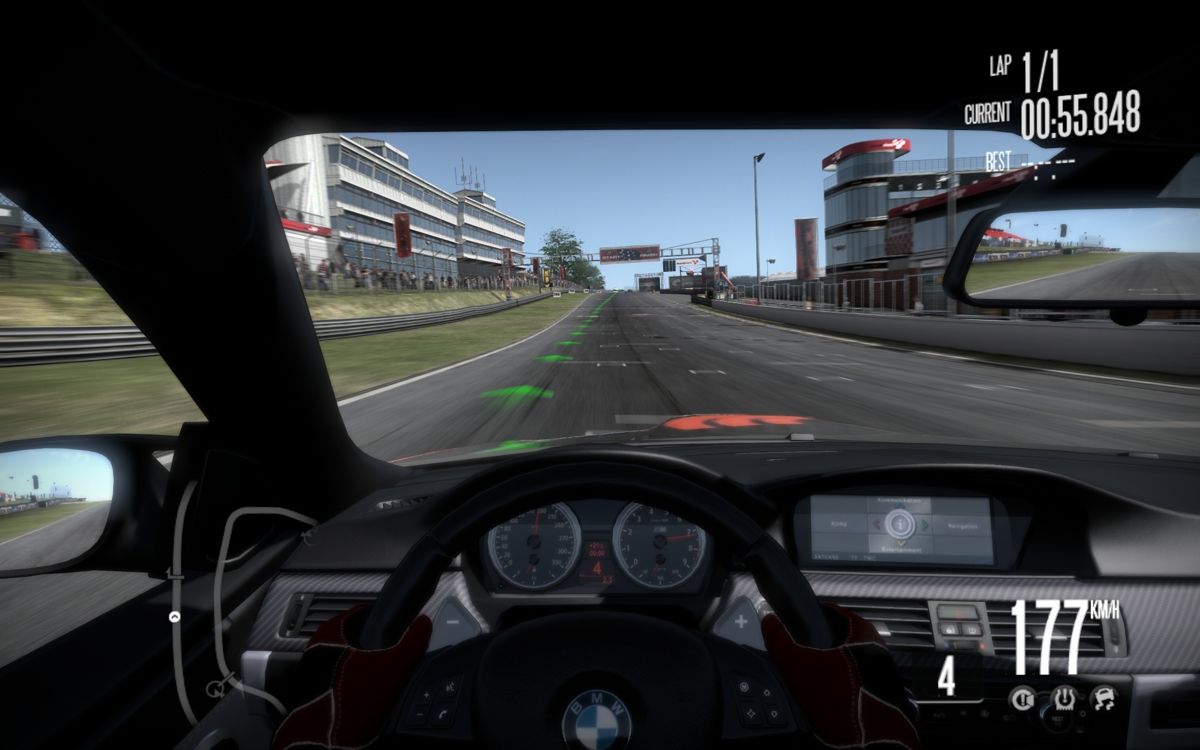Select the player position marker on minimap
Image resolution: width=1200 pixels, height=750 pixels.
[x=176, y=617]
